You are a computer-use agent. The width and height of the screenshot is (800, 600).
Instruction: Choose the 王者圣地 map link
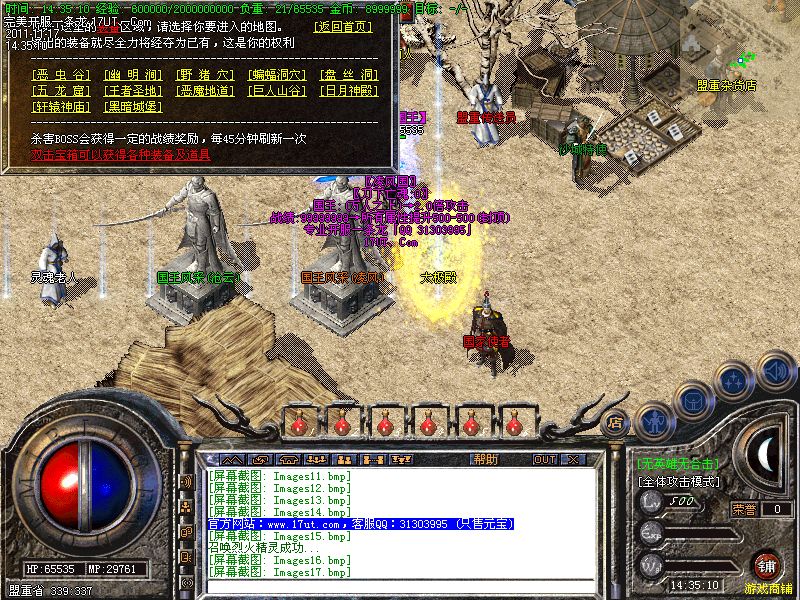pos(133,91)
